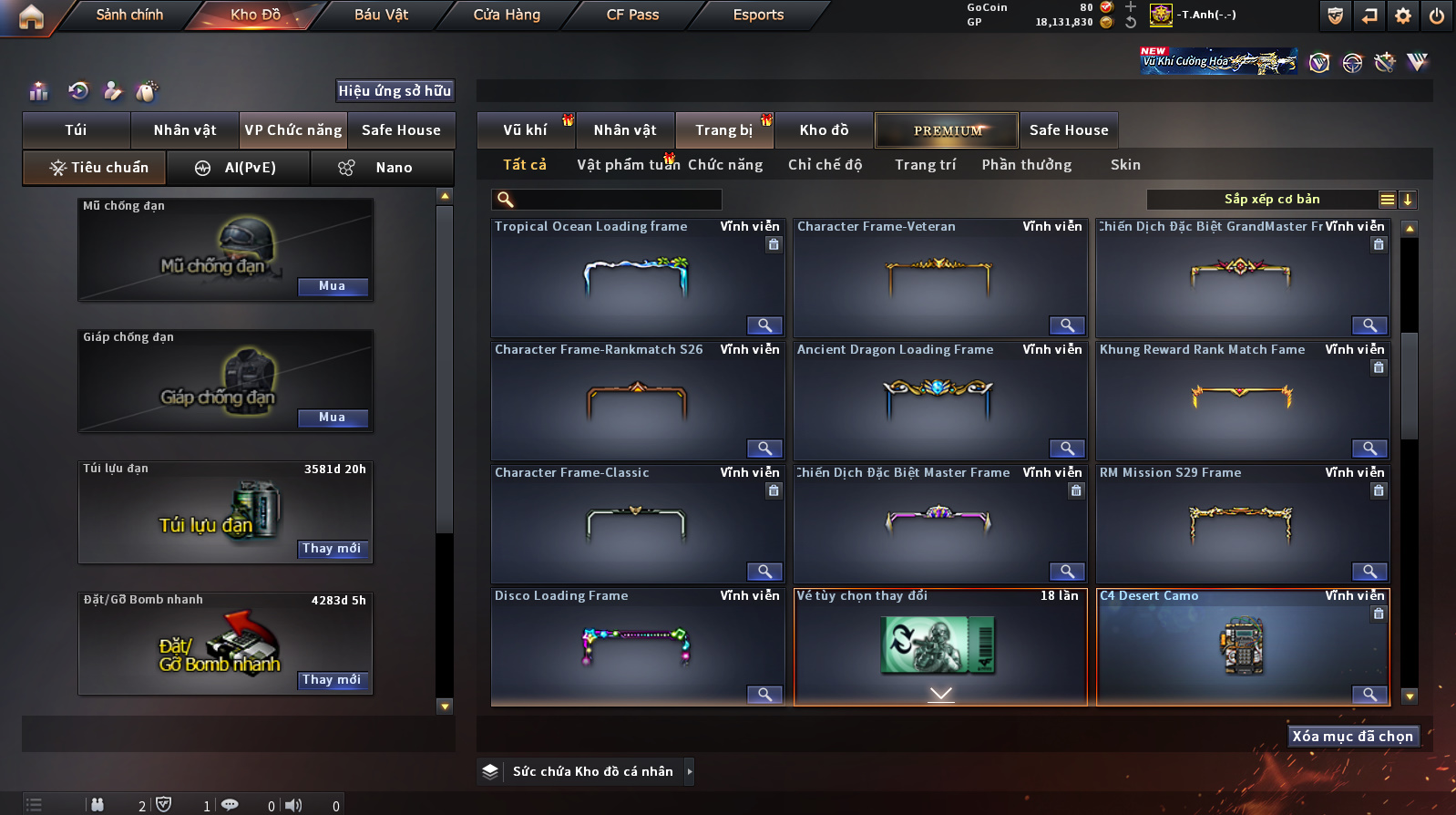
Task: Click the power exit icon
Action: pyautogui.click(x=1437, y=15)
